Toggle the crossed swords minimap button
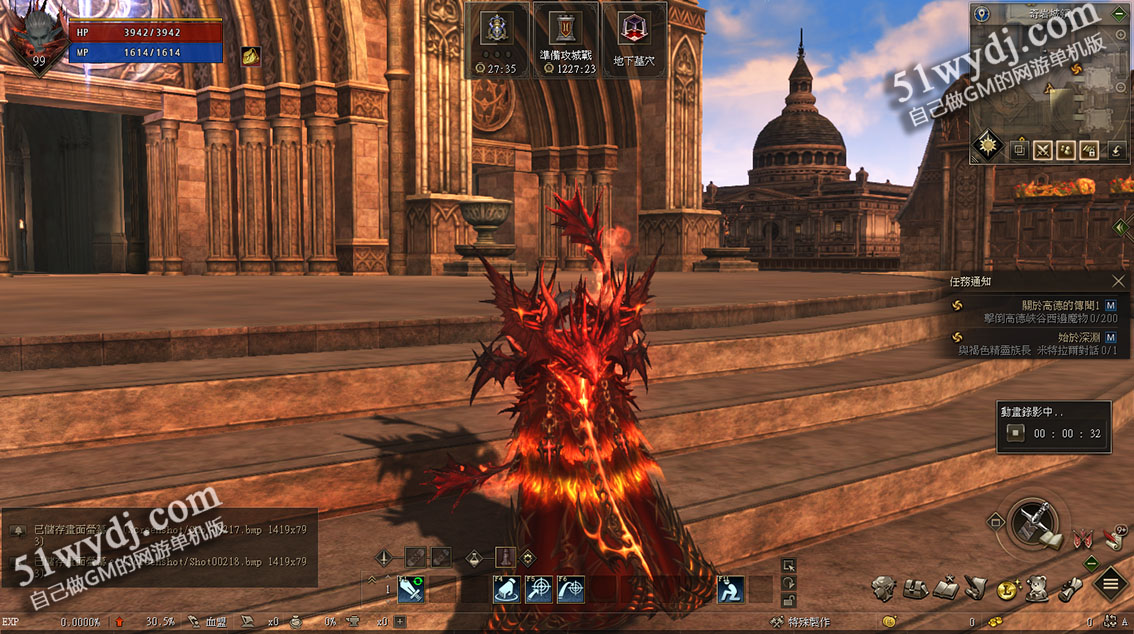This screenshot has width=1134, height=634. click(1043, 151)
